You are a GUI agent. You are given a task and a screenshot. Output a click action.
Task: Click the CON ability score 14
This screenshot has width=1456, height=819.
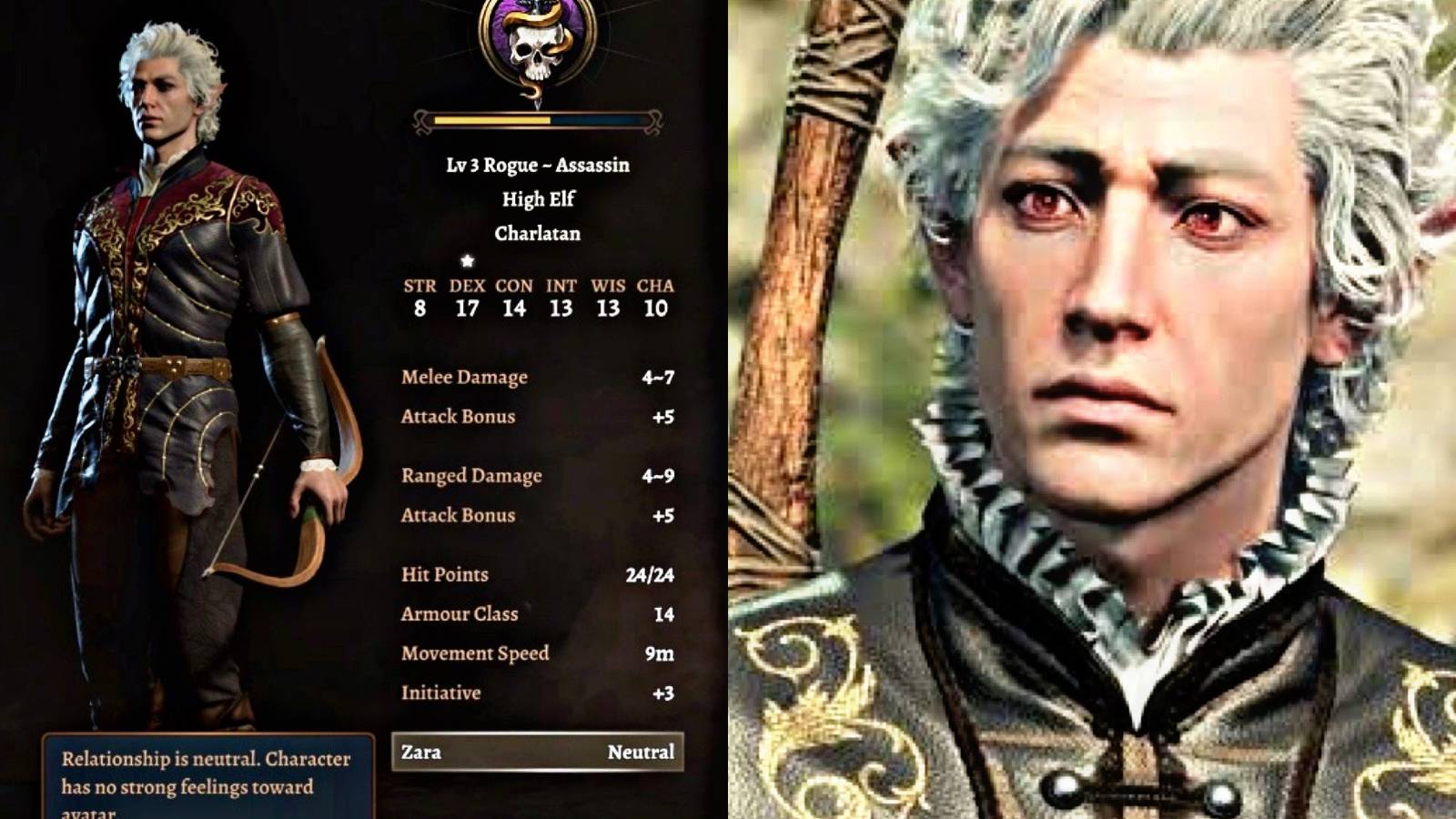tap(514, 308)
